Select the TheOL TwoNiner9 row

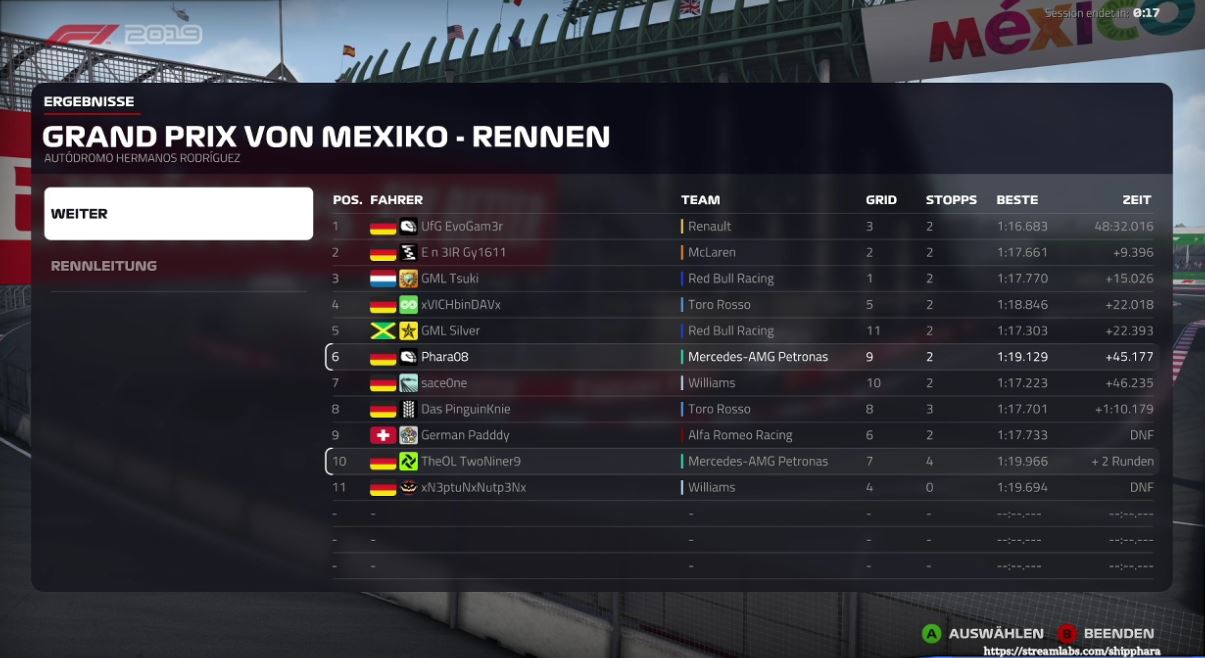click(x=742, y=461)
